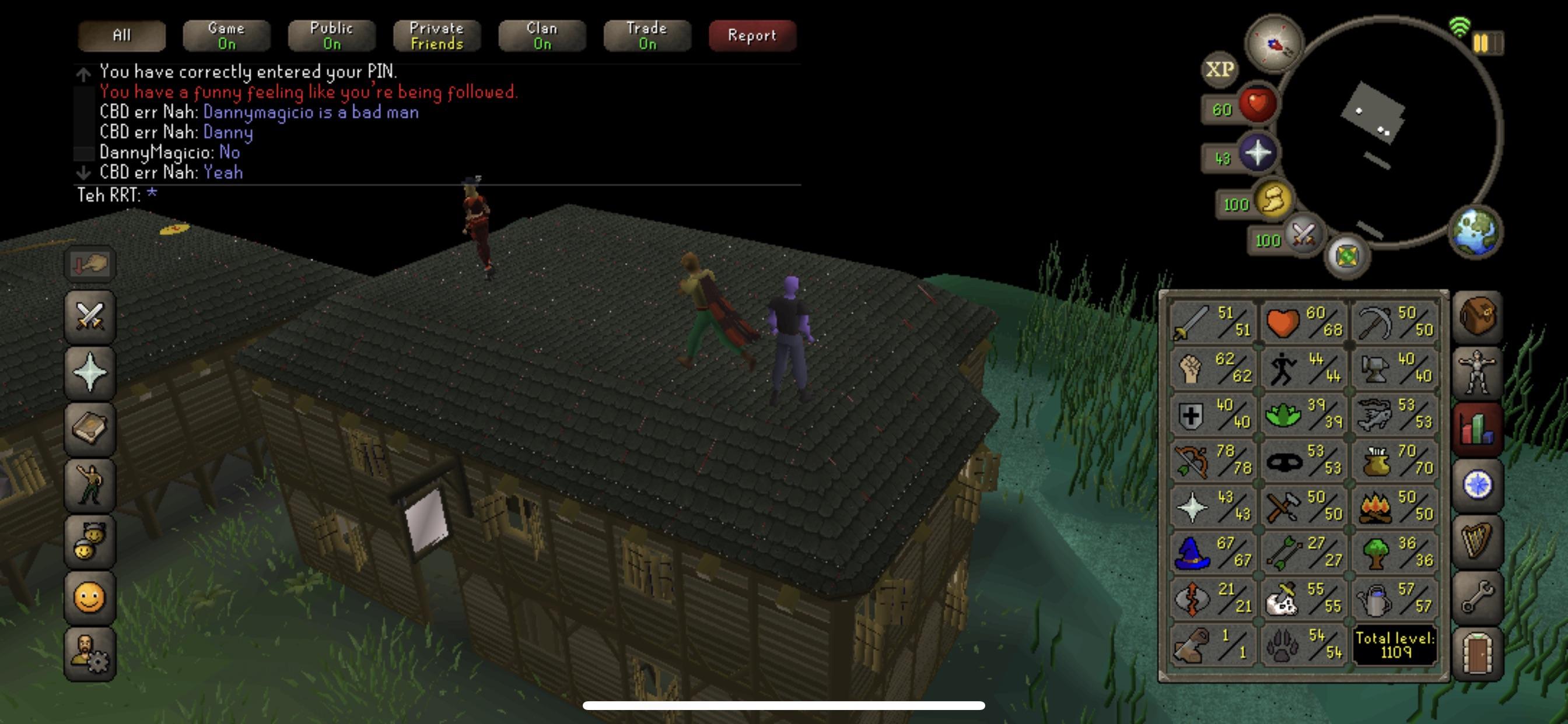Click the hitpoints orb
Viewport: 1568px width, 724px height.
point(1259,105)
